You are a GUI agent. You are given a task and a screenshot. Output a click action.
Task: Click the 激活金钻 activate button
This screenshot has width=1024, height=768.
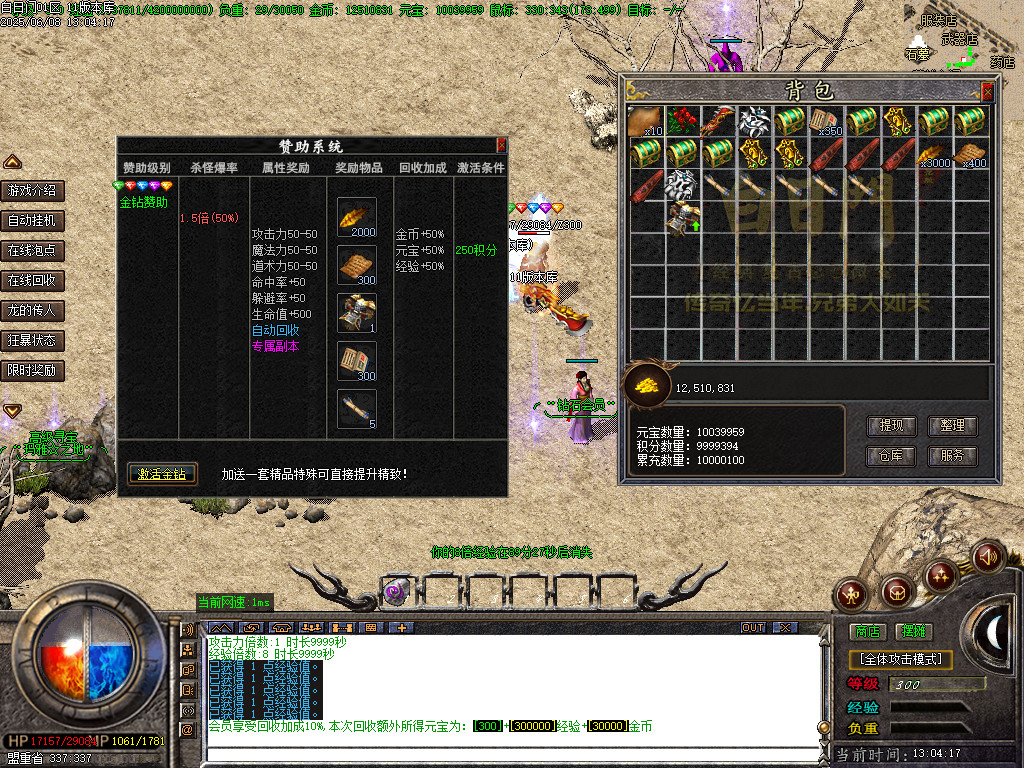tap(162, 474)
